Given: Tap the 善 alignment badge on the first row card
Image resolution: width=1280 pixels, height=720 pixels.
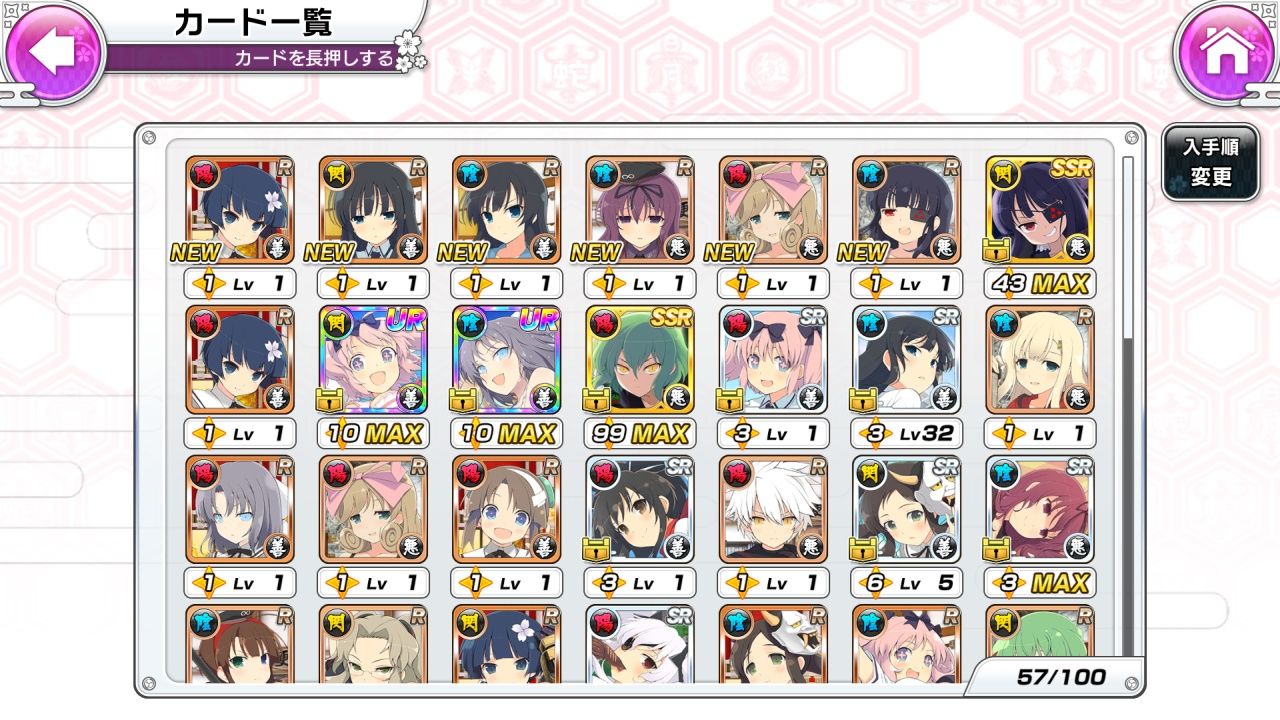Looking at the screenshot, I should click(x=280, y=251).
